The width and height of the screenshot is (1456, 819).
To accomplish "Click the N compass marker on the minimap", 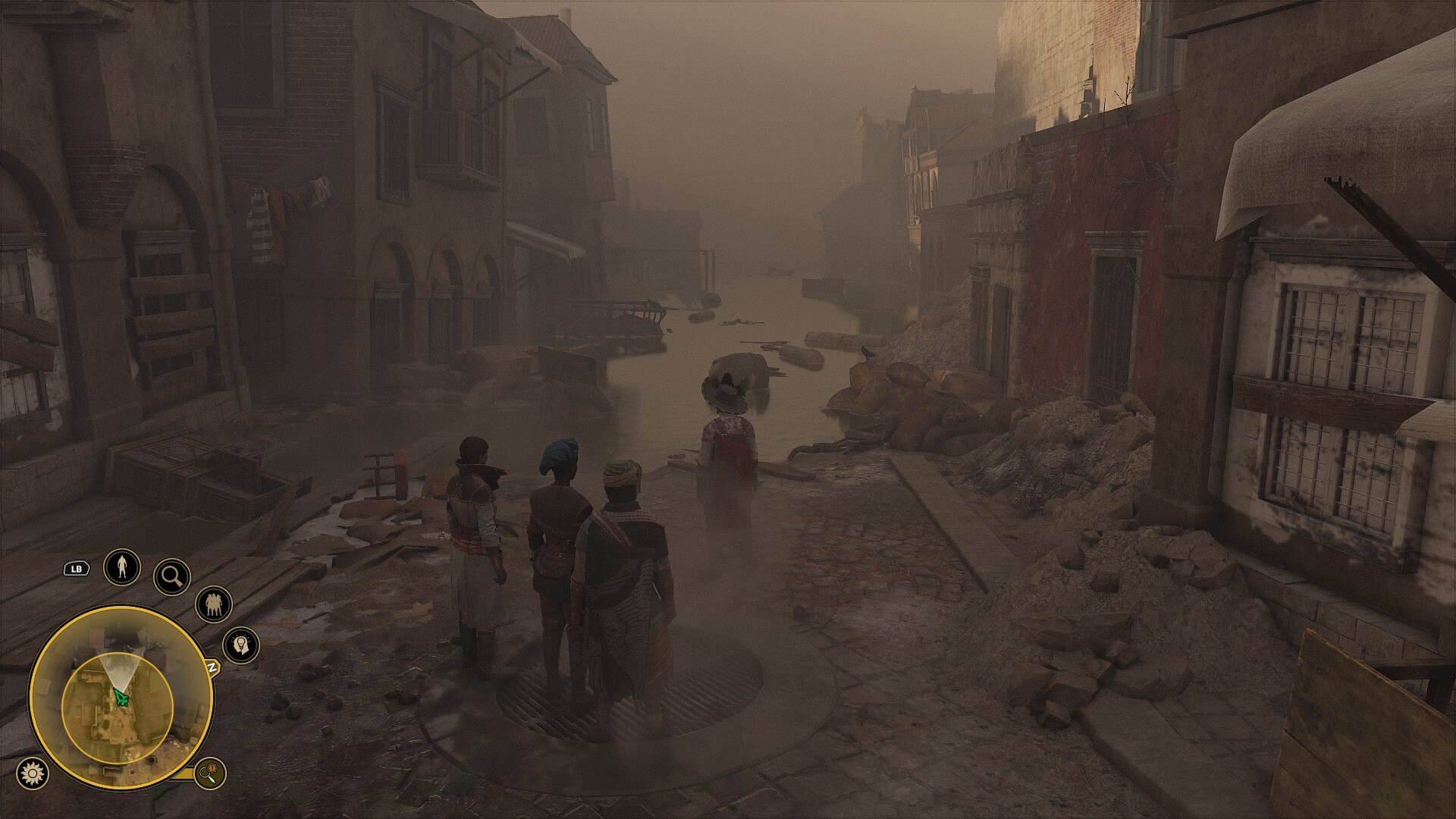I will [212, 667].
